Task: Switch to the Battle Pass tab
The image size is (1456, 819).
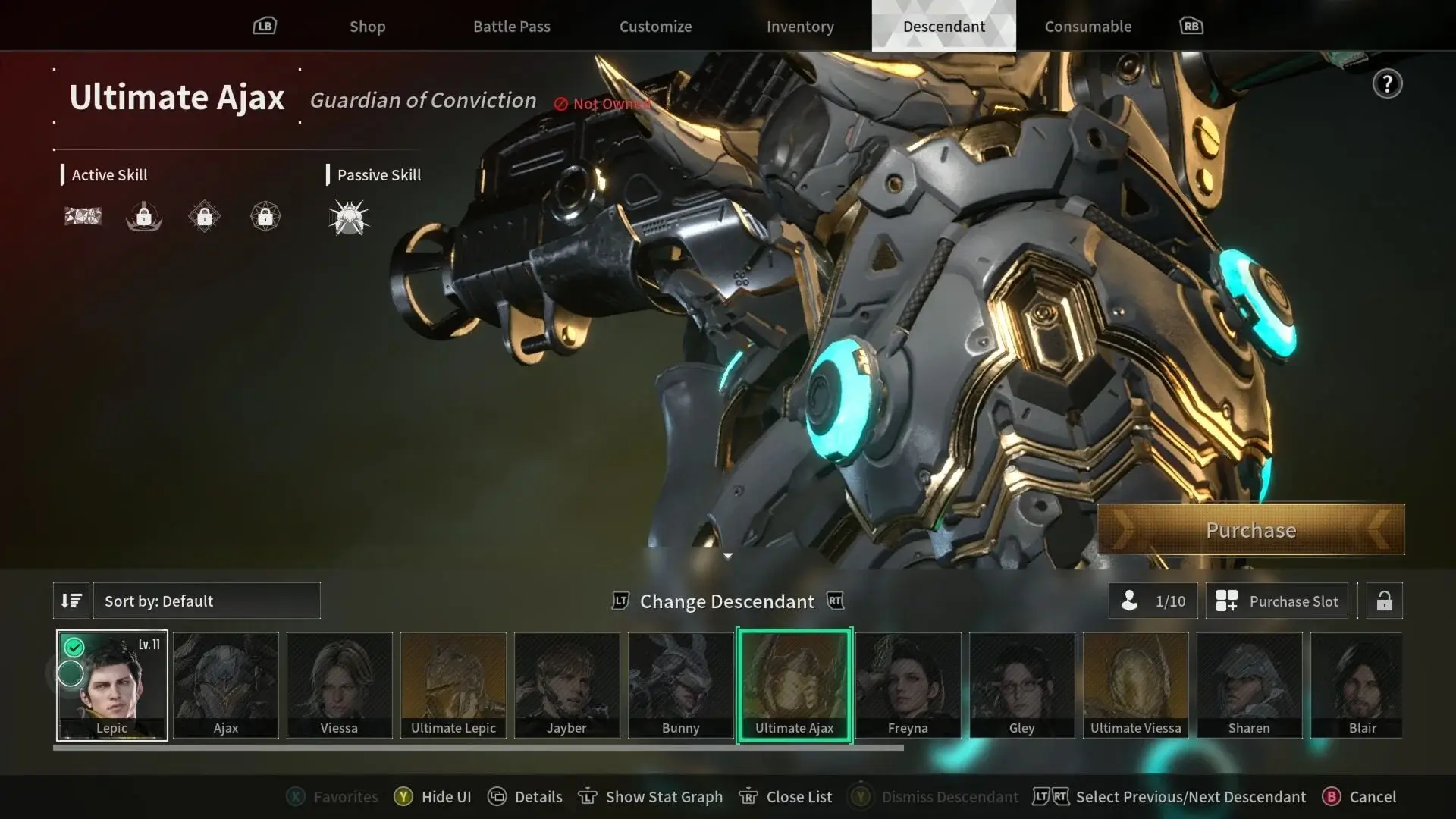Action: click(x=512, y=27)
